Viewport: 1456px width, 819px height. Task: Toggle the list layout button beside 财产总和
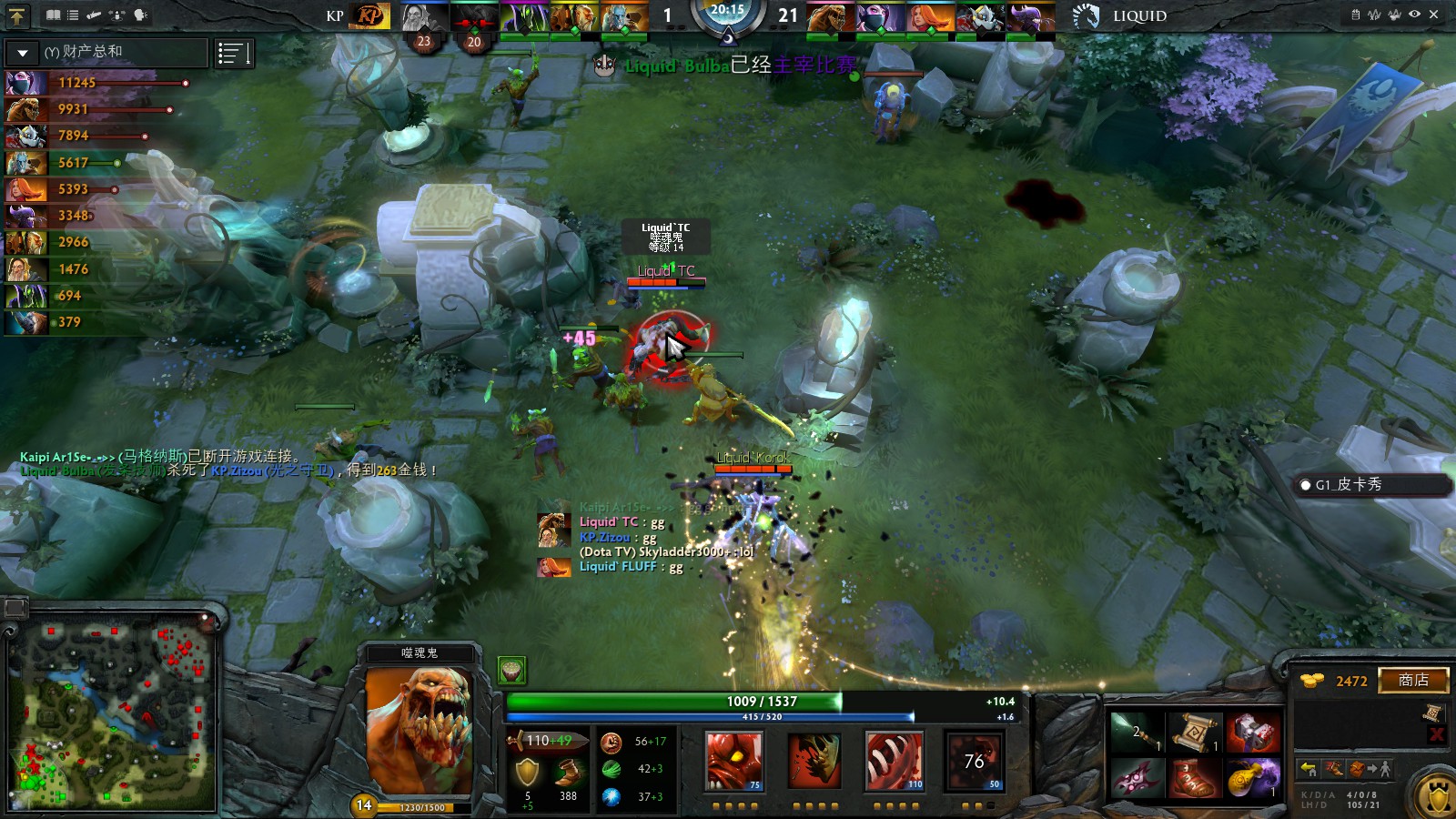point(233,54)
